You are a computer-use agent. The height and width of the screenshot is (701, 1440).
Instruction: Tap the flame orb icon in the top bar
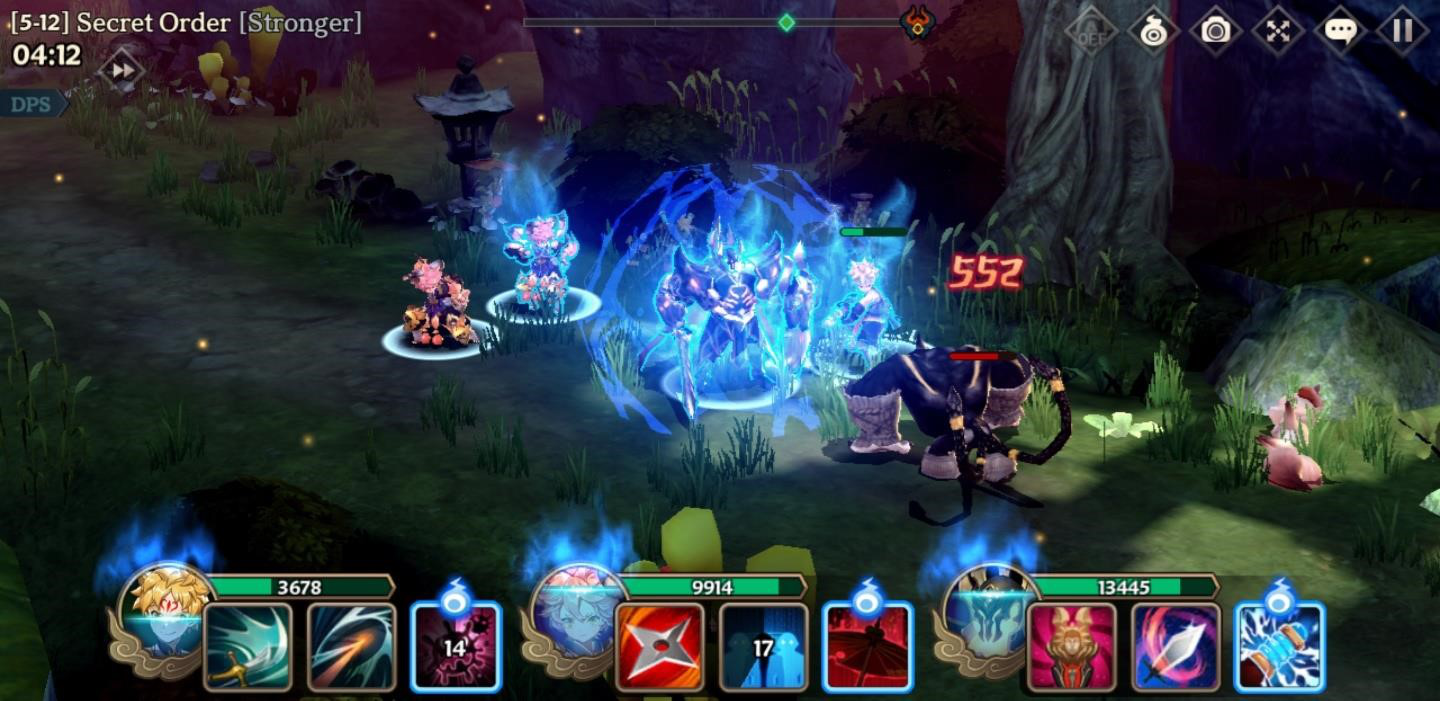1153,31
